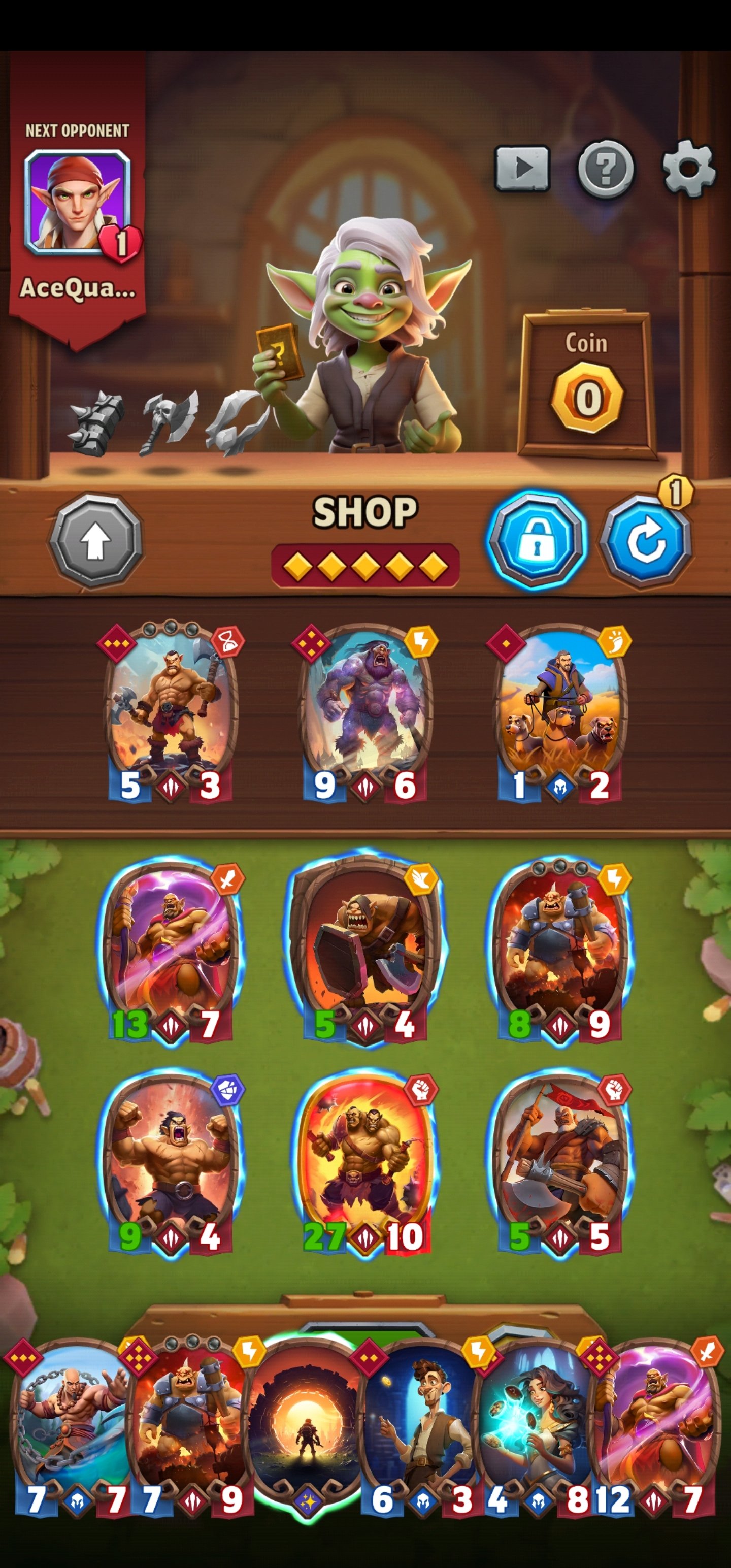Select the 13-attack purple orc on the board
Screen dimensions: 731x1568
(172, 950)
